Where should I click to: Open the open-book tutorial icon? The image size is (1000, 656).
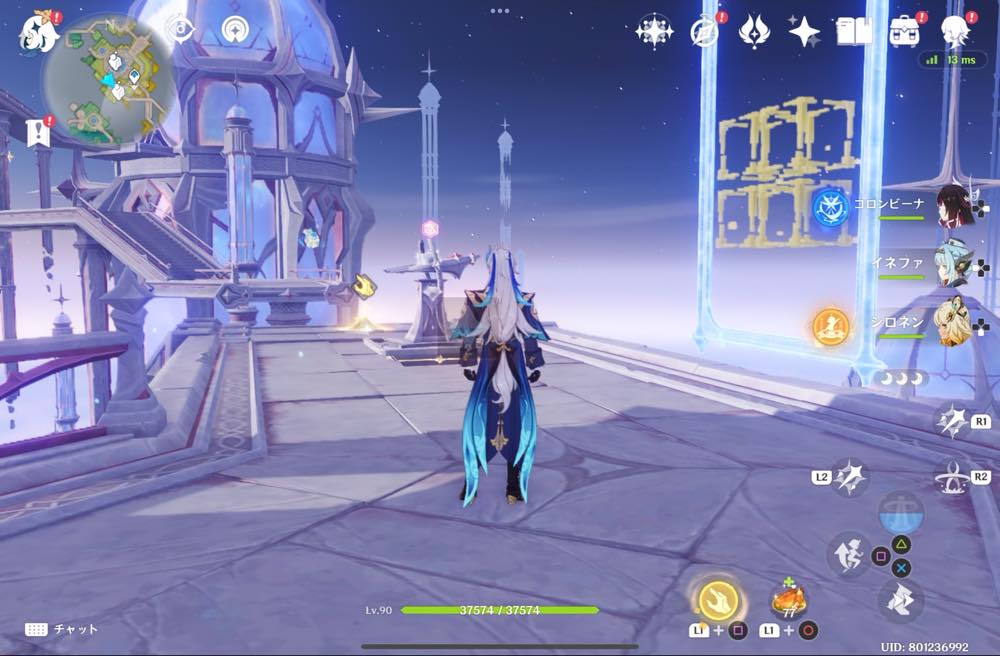pos(854,32)
